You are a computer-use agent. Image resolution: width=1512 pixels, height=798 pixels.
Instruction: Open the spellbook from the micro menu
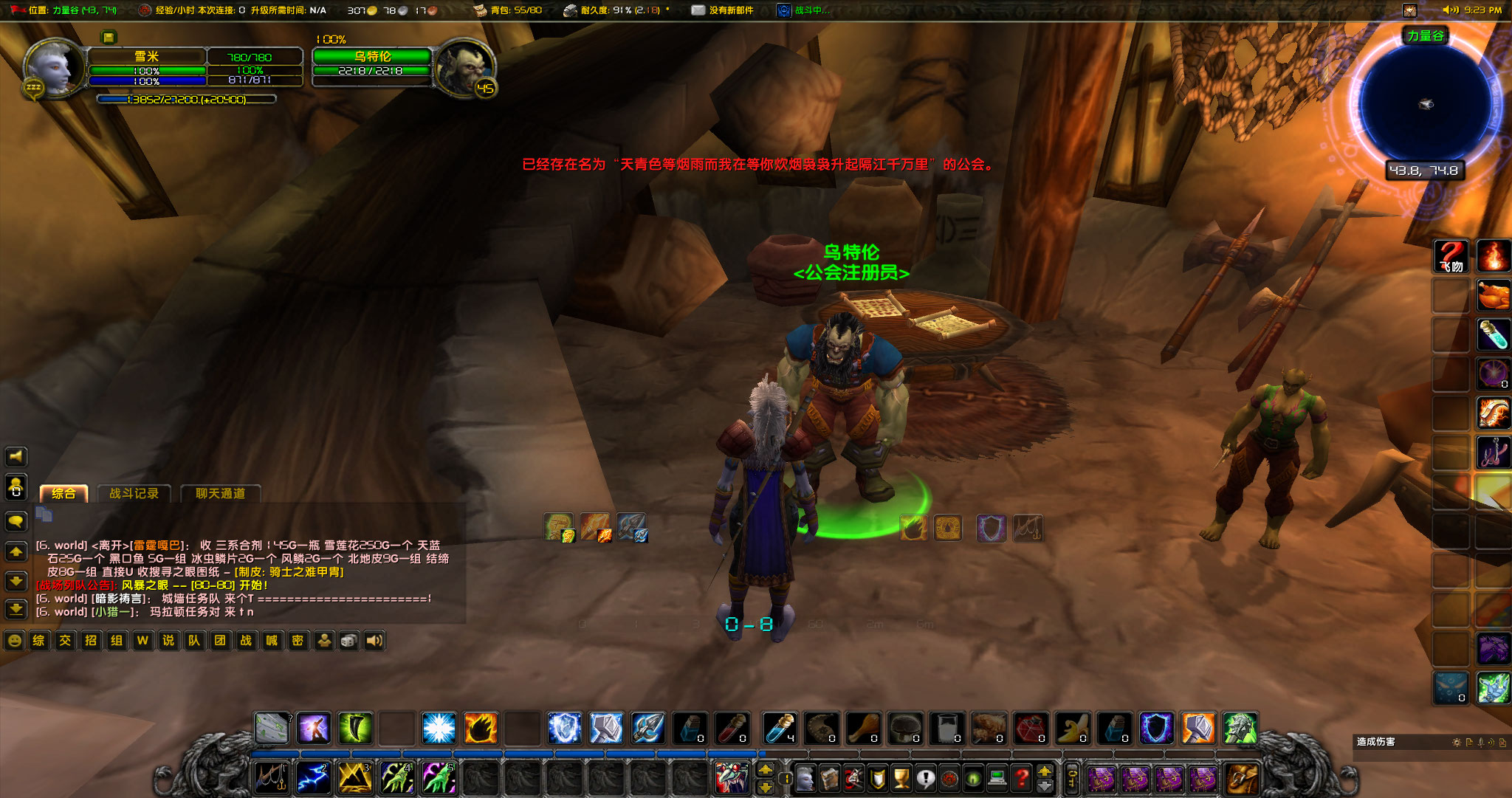[830, 779]
